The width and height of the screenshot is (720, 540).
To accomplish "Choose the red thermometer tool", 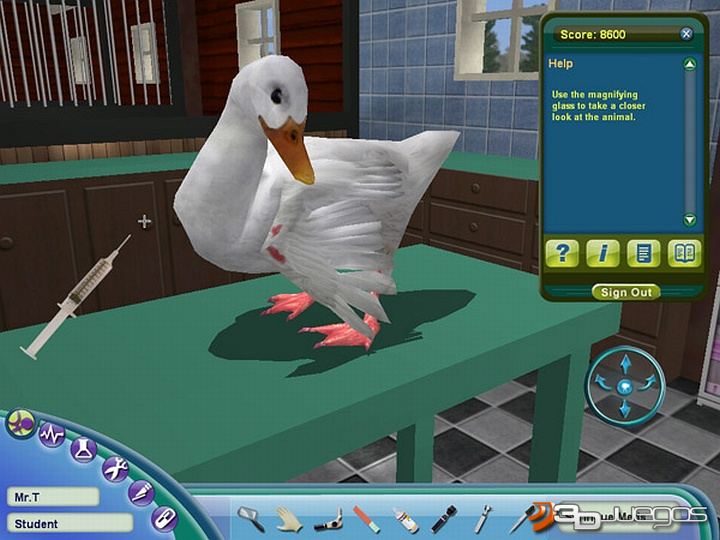I will [x=367, y=518].
